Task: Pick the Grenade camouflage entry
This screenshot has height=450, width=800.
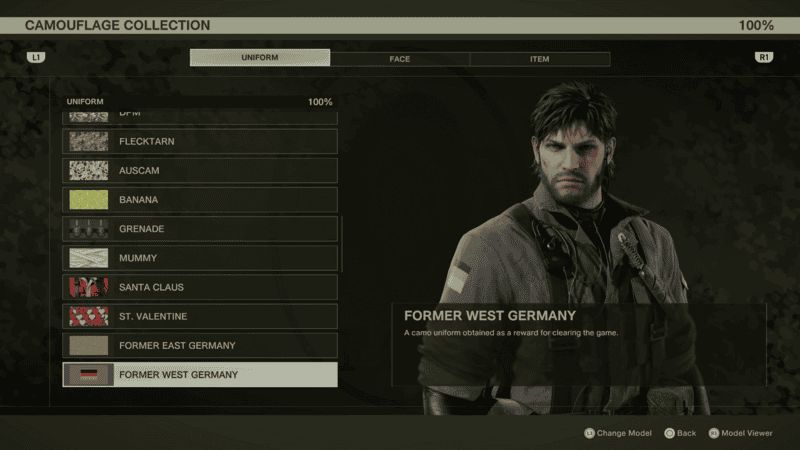Action: (200, 229)
